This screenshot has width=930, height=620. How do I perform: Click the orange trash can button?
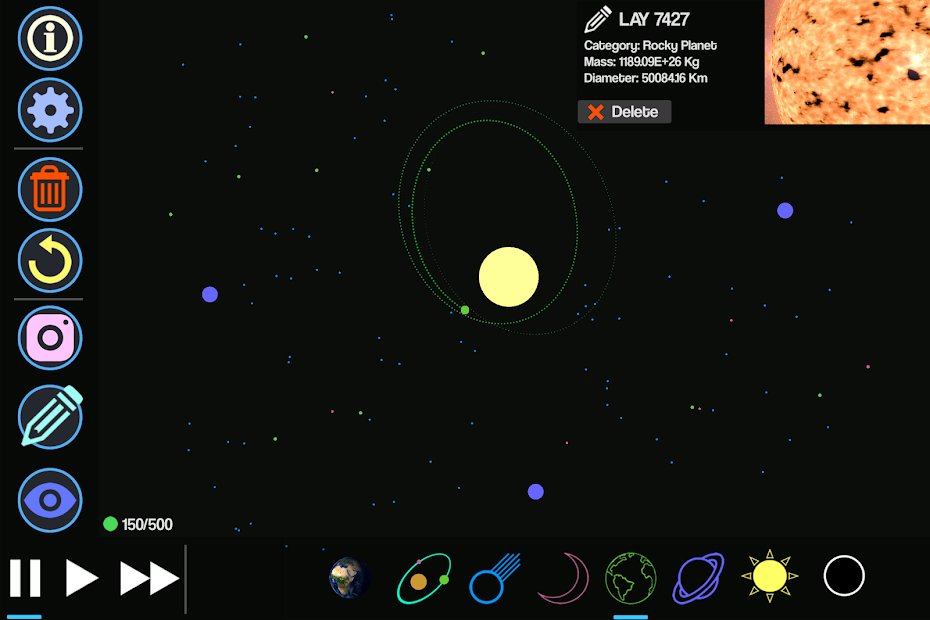(49, 189)
